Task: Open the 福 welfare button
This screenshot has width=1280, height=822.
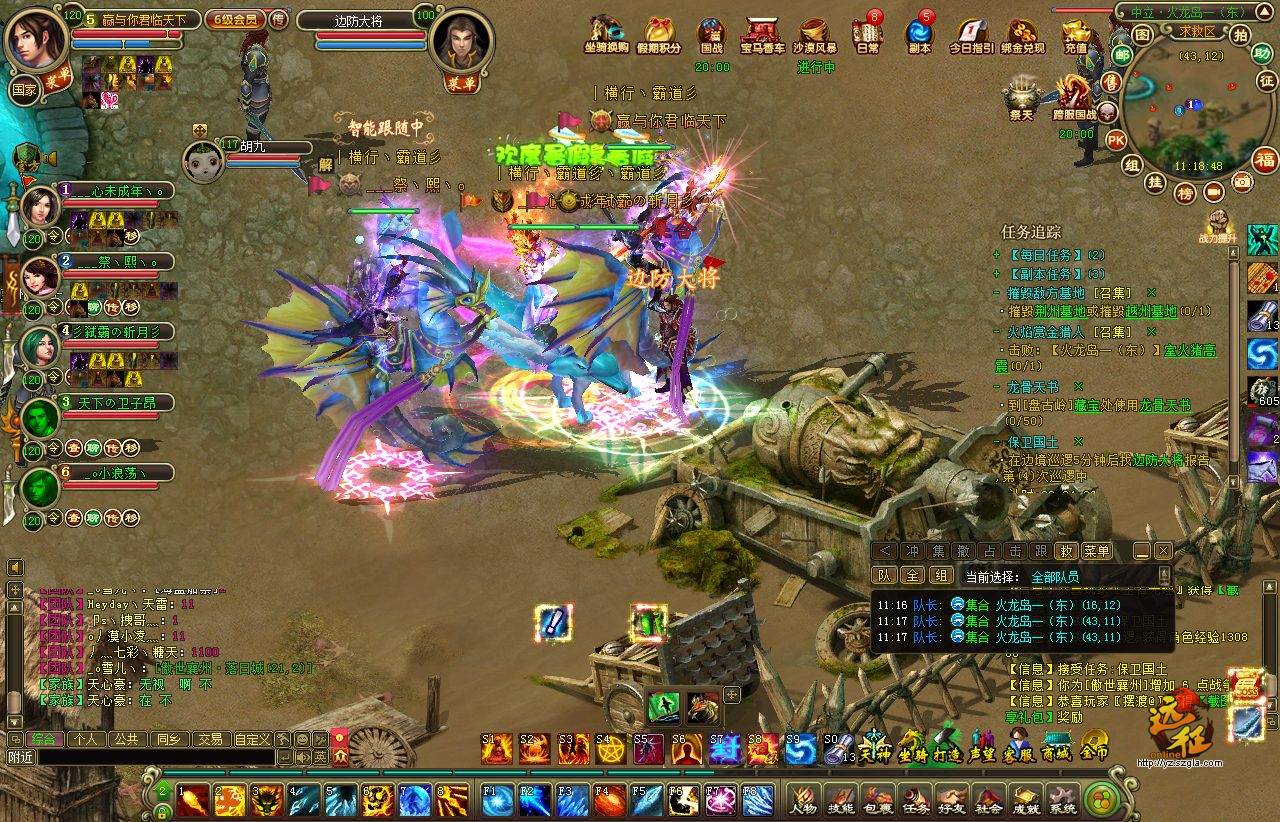Action: tap(1265, 160)
